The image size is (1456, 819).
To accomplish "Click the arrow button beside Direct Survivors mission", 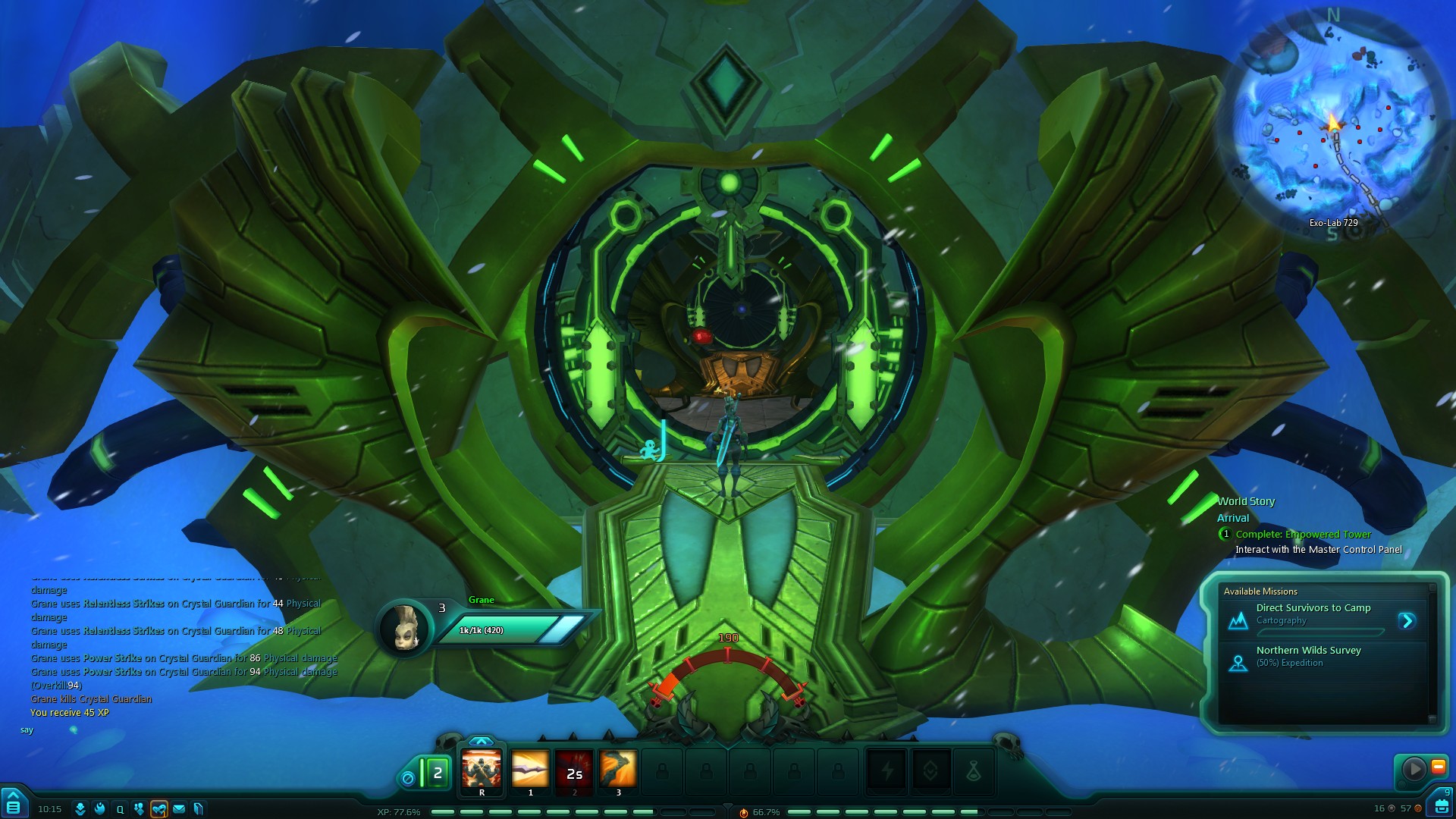I will tap(1407, 621).
